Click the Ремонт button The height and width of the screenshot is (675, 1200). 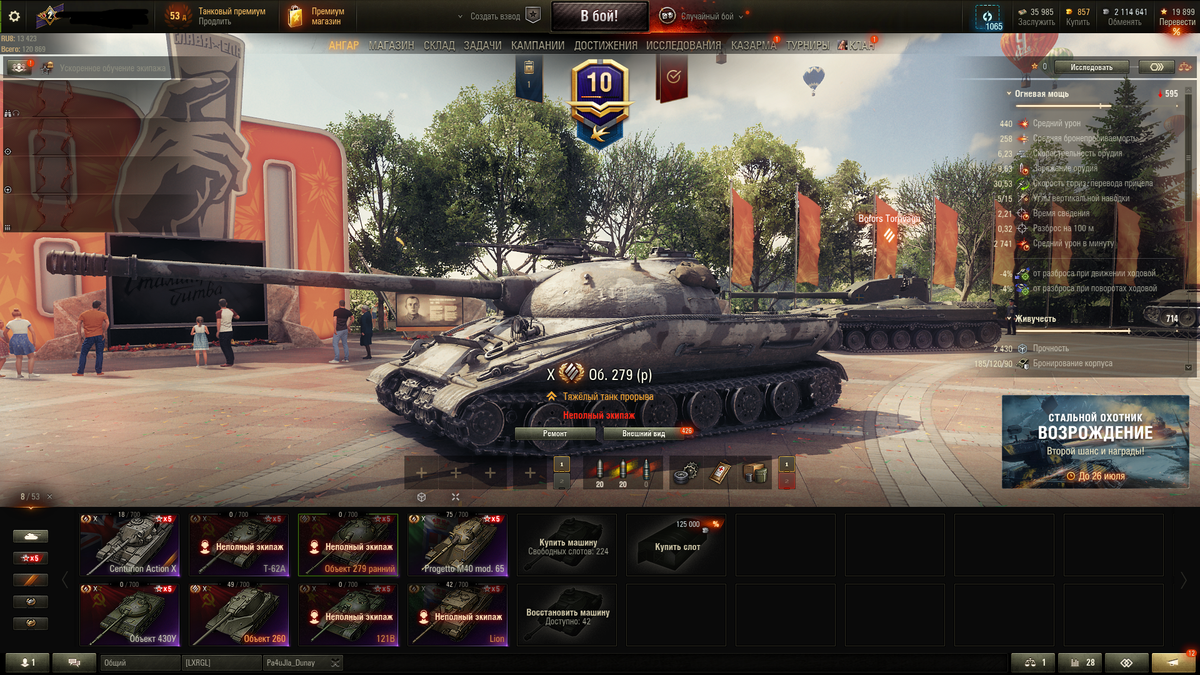pyautogui.click(x=556, y=434)
